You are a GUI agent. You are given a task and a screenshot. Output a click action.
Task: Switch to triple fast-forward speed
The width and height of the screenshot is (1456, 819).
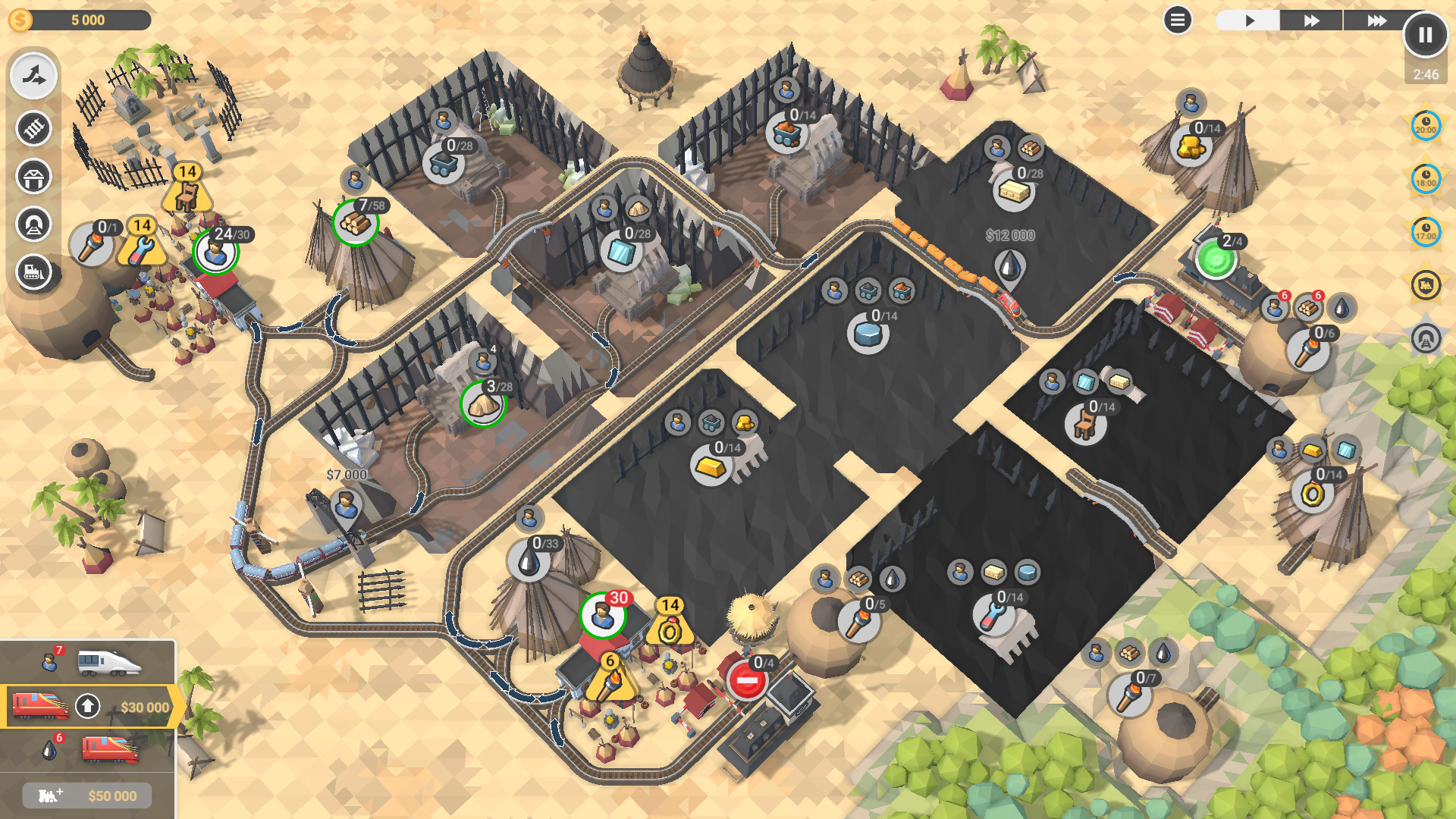(1376, 20)
